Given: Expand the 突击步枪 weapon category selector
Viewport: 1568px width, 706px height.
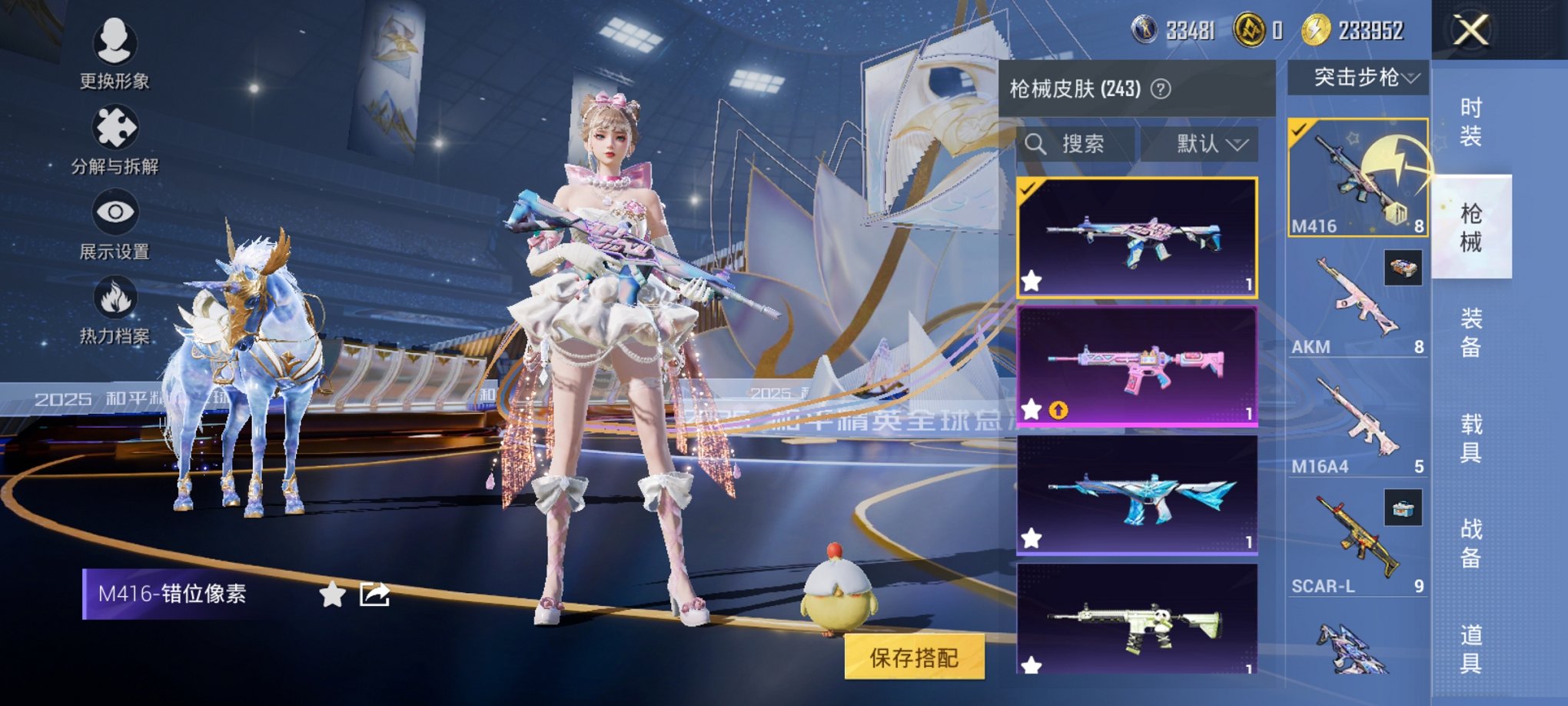Looking at the screenshot, I should [1361, 77].
